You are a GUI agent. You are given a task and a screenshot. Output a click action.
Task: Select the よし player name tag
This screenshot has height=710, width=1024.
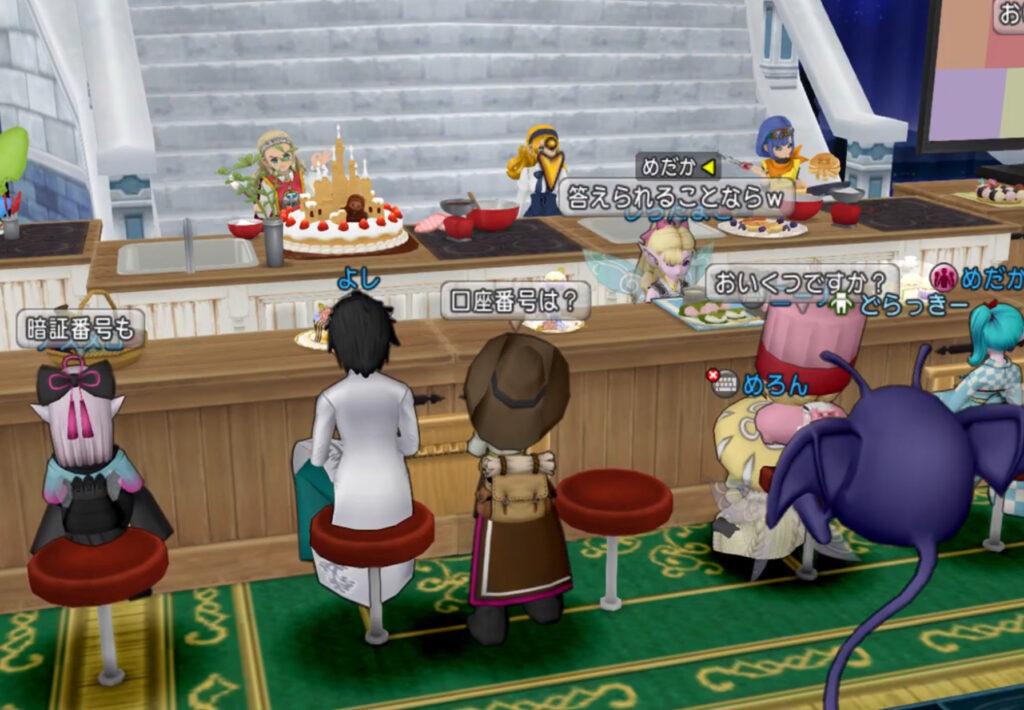pos(358,281)
